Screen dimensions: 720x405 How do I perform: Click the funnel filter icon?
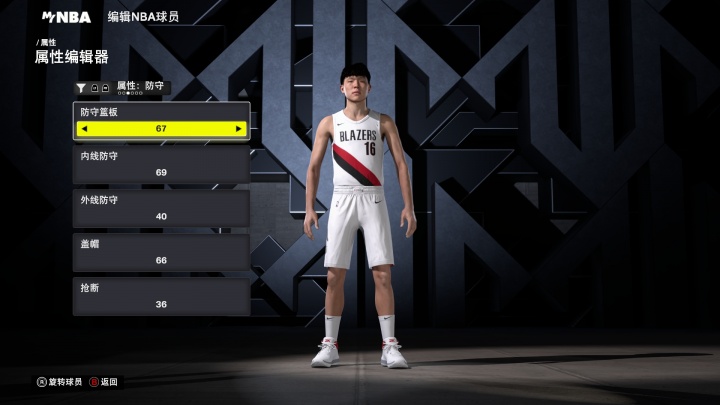point(81,88)
